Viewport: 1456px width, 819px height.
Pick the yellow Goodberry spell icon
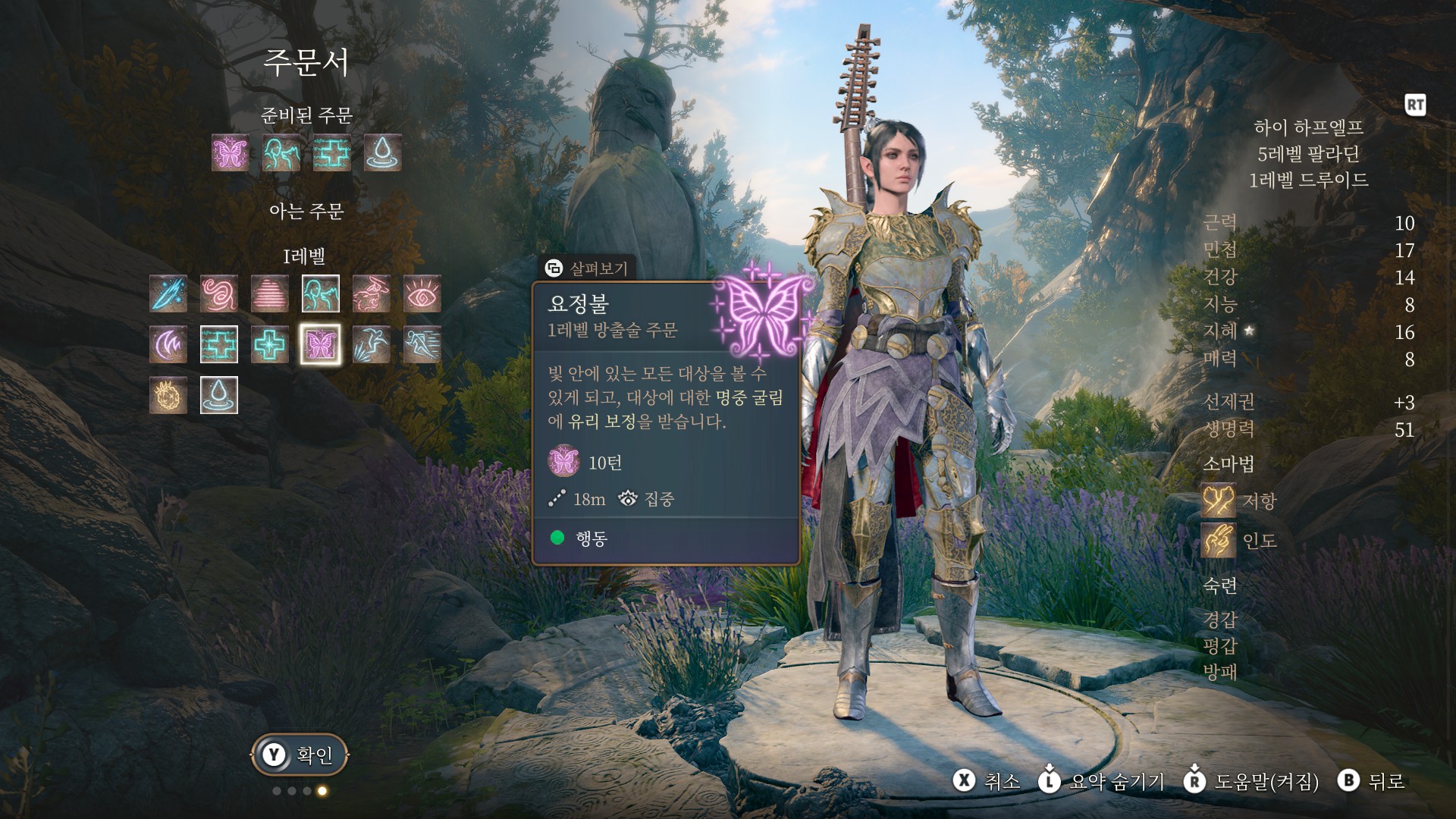click(x=168, y=395)
